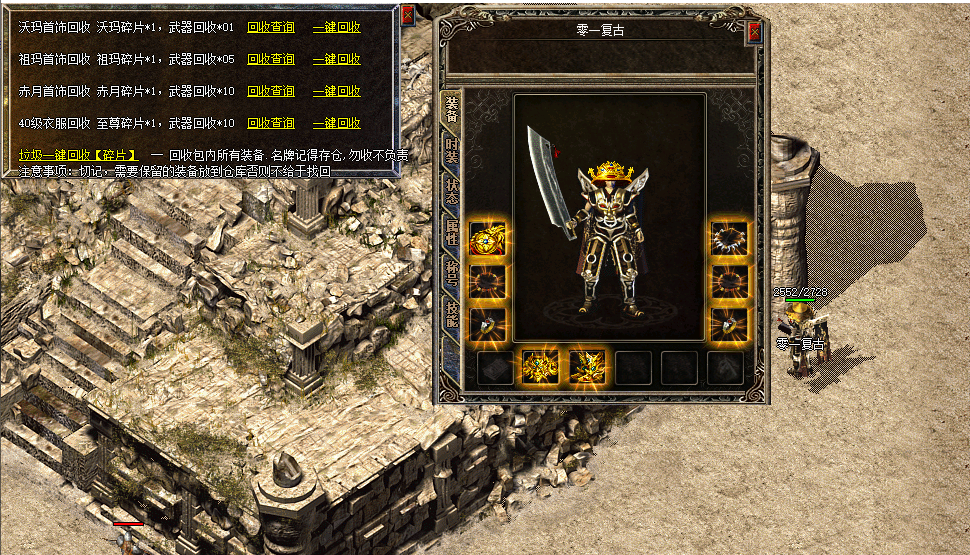Viewport: 970px width, 555px height.
Task: Choose 一键回收 on the 赤月首饰回收 row
Action: (337, 91)
